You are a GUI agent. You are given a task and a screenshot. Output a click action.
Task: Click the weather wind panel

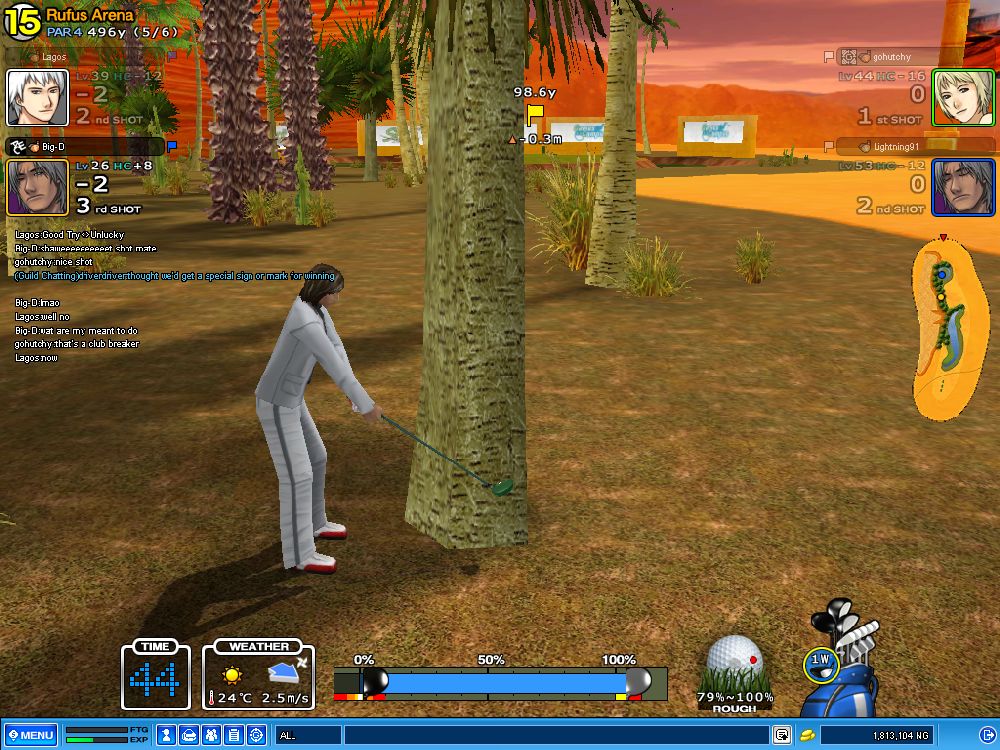pyautogui.click(x=259, y=677)
